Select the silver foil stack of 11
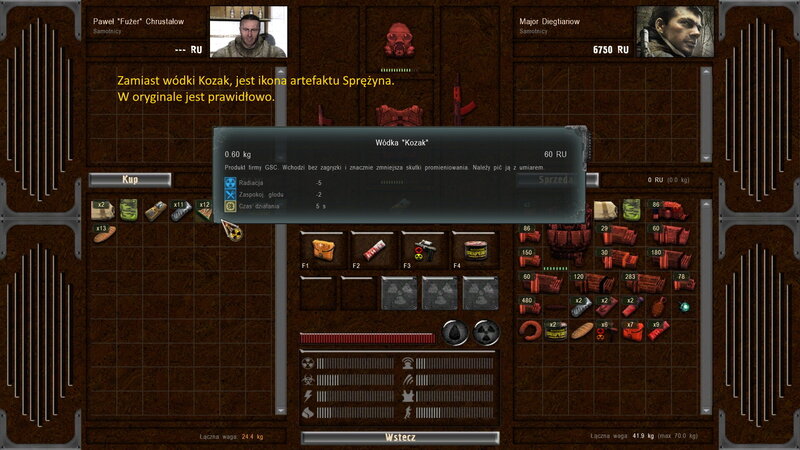 coord(180,210)
